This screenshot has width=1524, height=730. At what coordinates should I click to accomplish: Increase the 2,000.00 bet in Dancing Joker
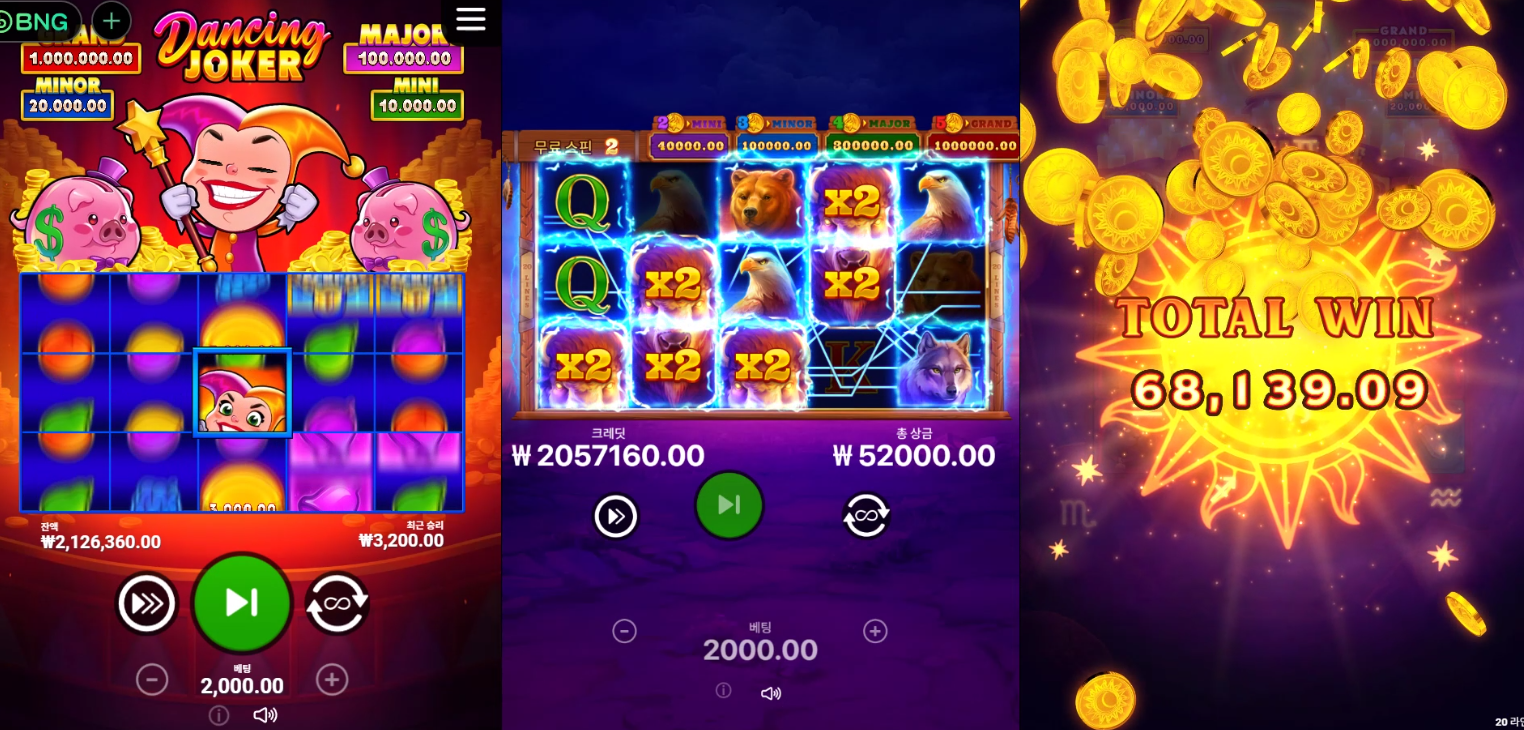(x=332, y=680)
